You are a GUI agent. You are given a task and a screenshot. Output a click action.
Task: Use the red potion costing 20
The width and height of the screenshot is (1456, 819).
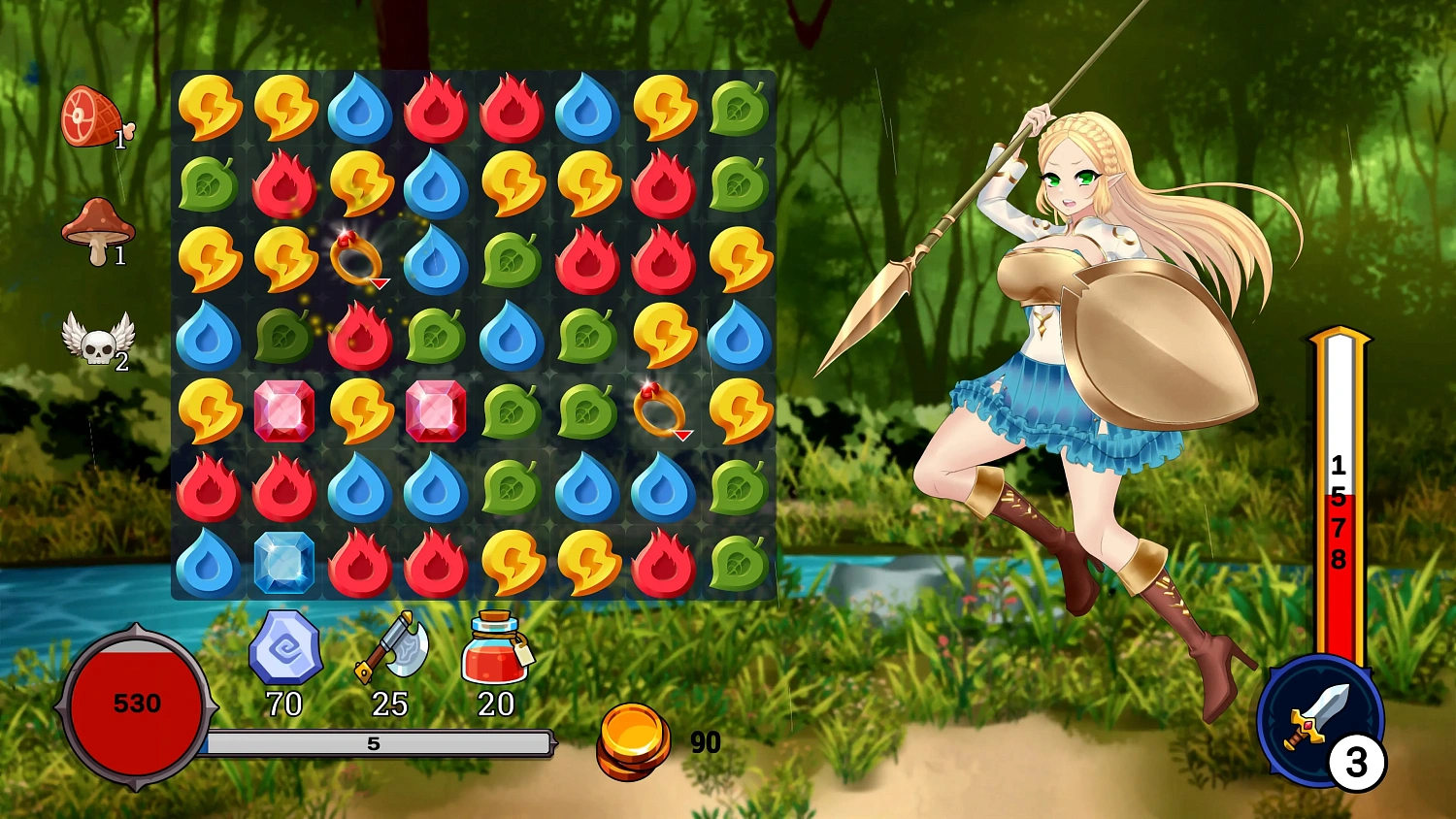[494, 648]
